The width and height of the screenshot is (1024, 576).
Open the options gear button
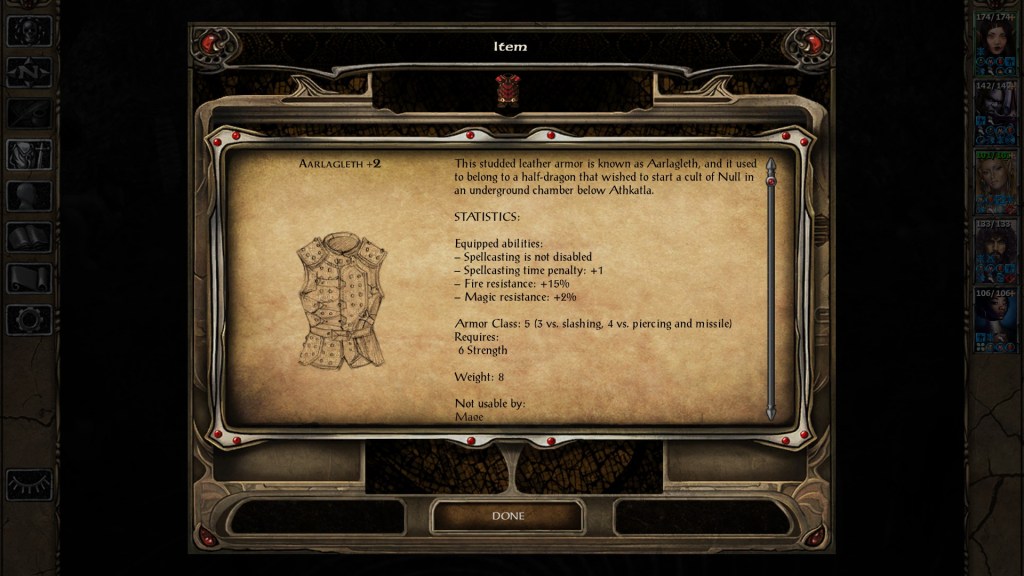[x=29, y=319]
